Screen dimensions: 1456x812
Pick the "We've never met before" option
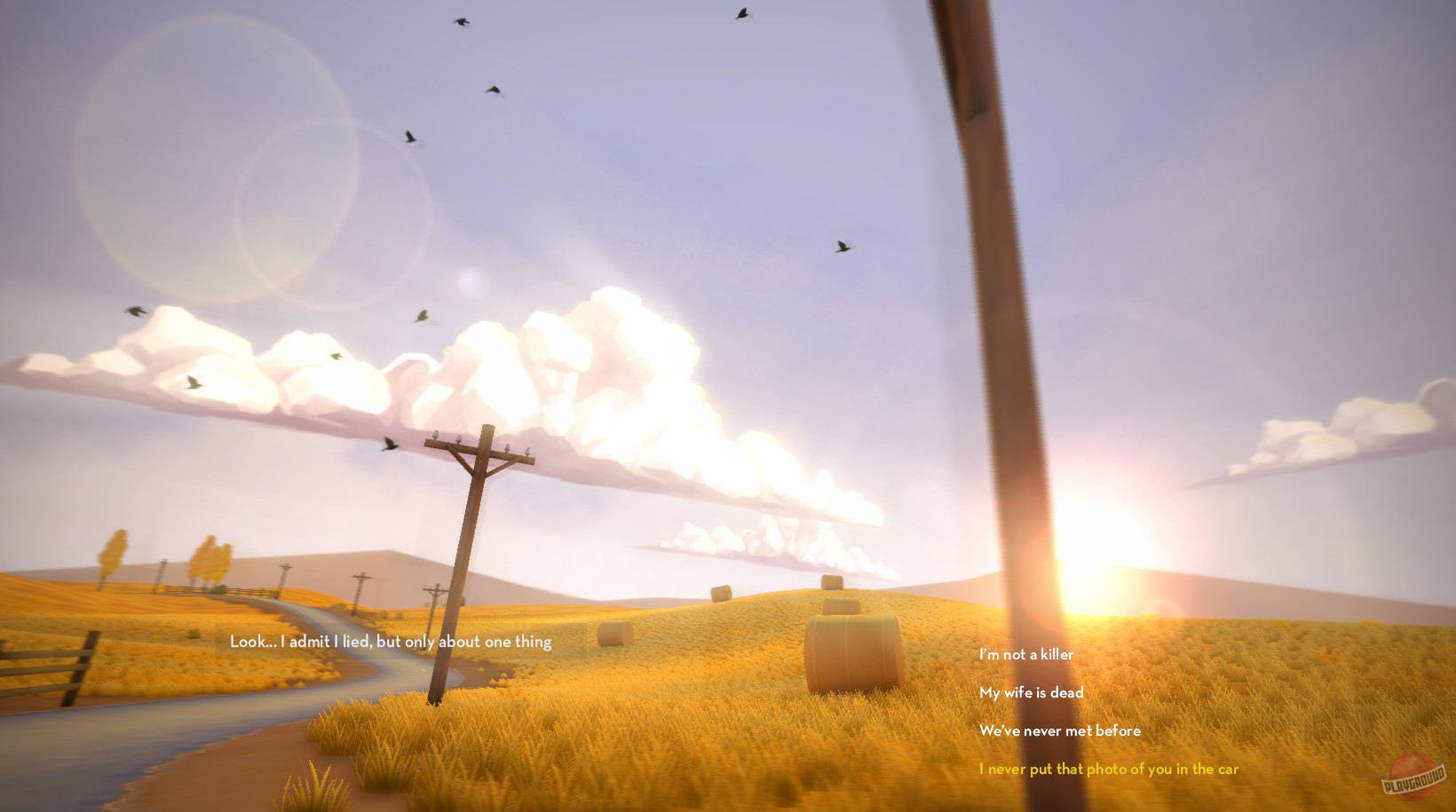pyautogui.click(x=1060, y=731)
